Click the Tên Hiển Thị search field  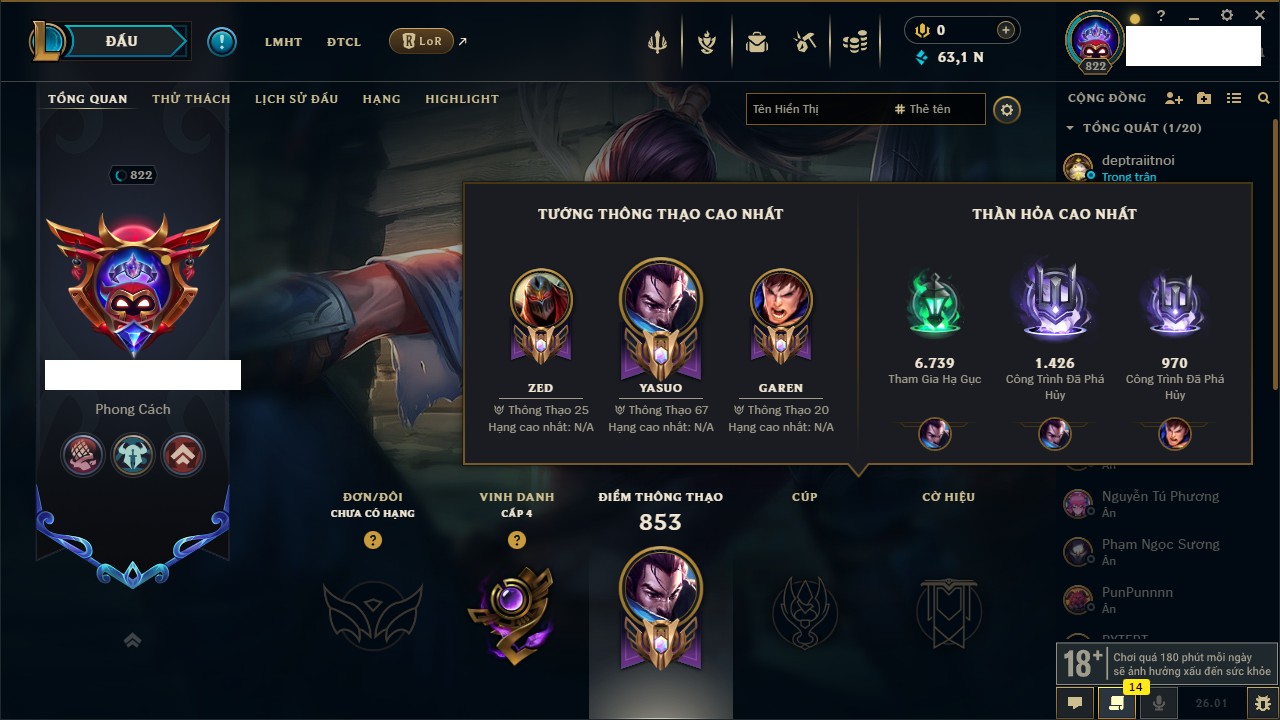(x=815, y=109)
